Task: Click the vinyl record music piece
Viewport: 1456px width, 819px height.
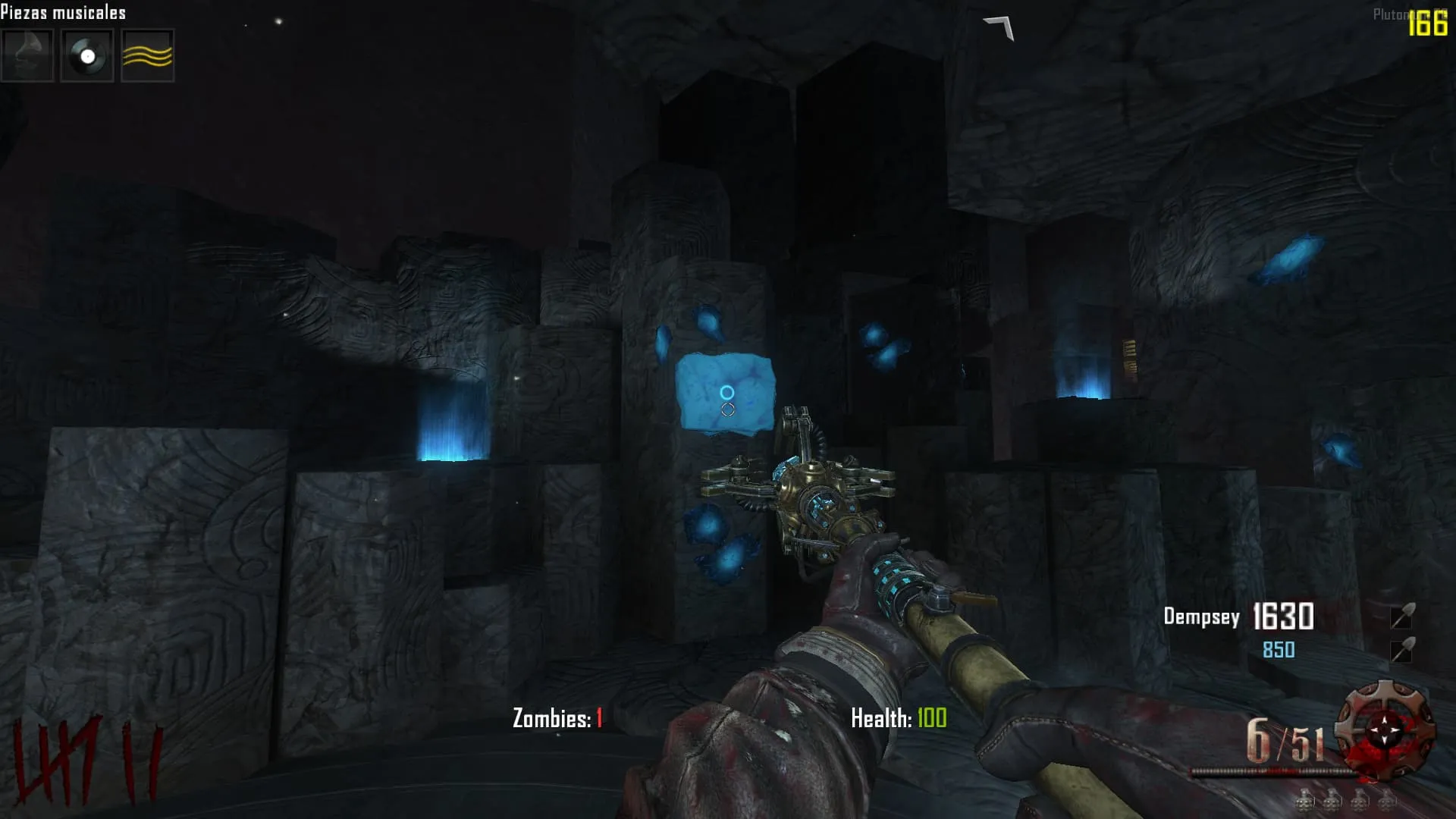Action: click(x=87, y=55)
